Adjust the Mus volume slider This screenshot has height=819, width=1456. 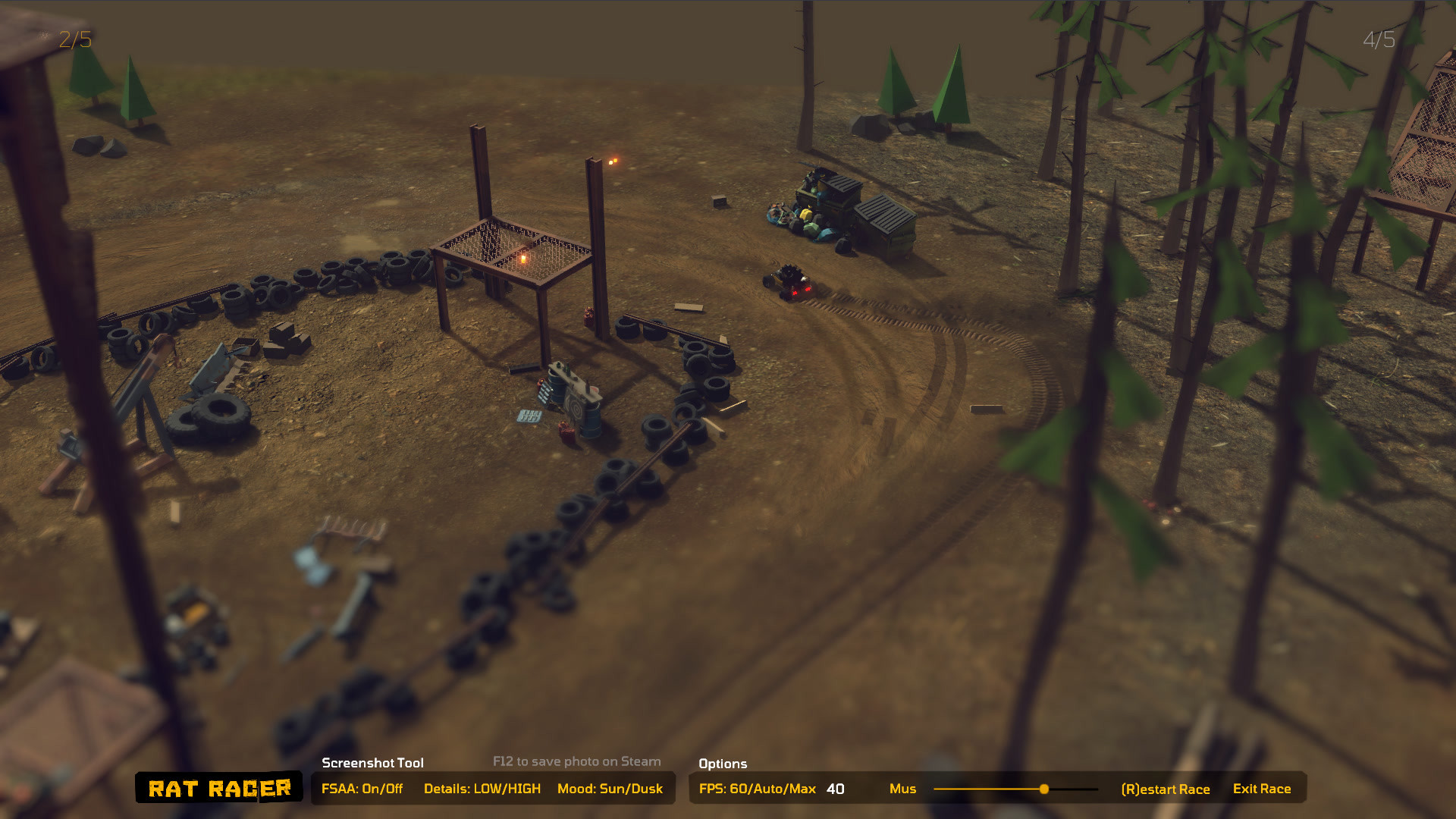click(x=1045, y=789)
